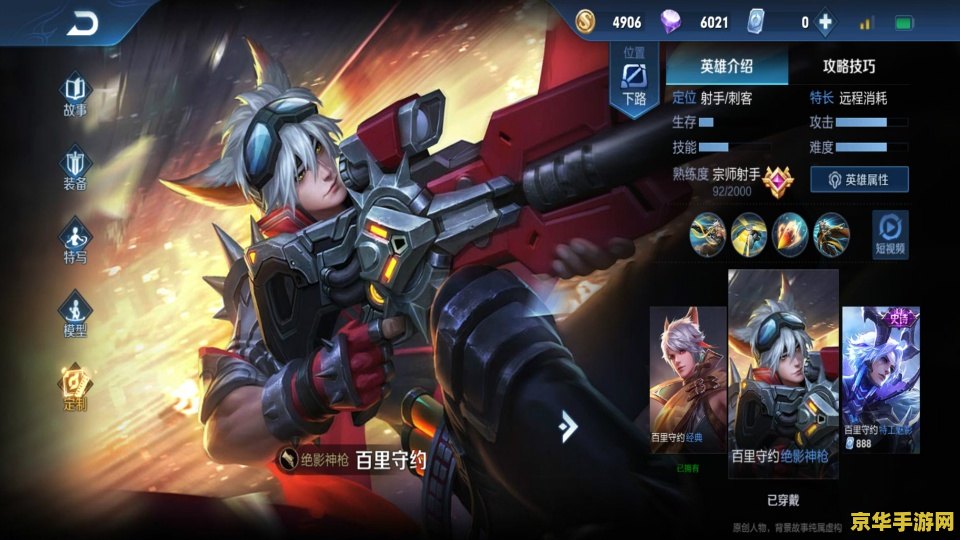Play the 短视频 short video
The width and height of the screenshot is (960, 540).
890,233
